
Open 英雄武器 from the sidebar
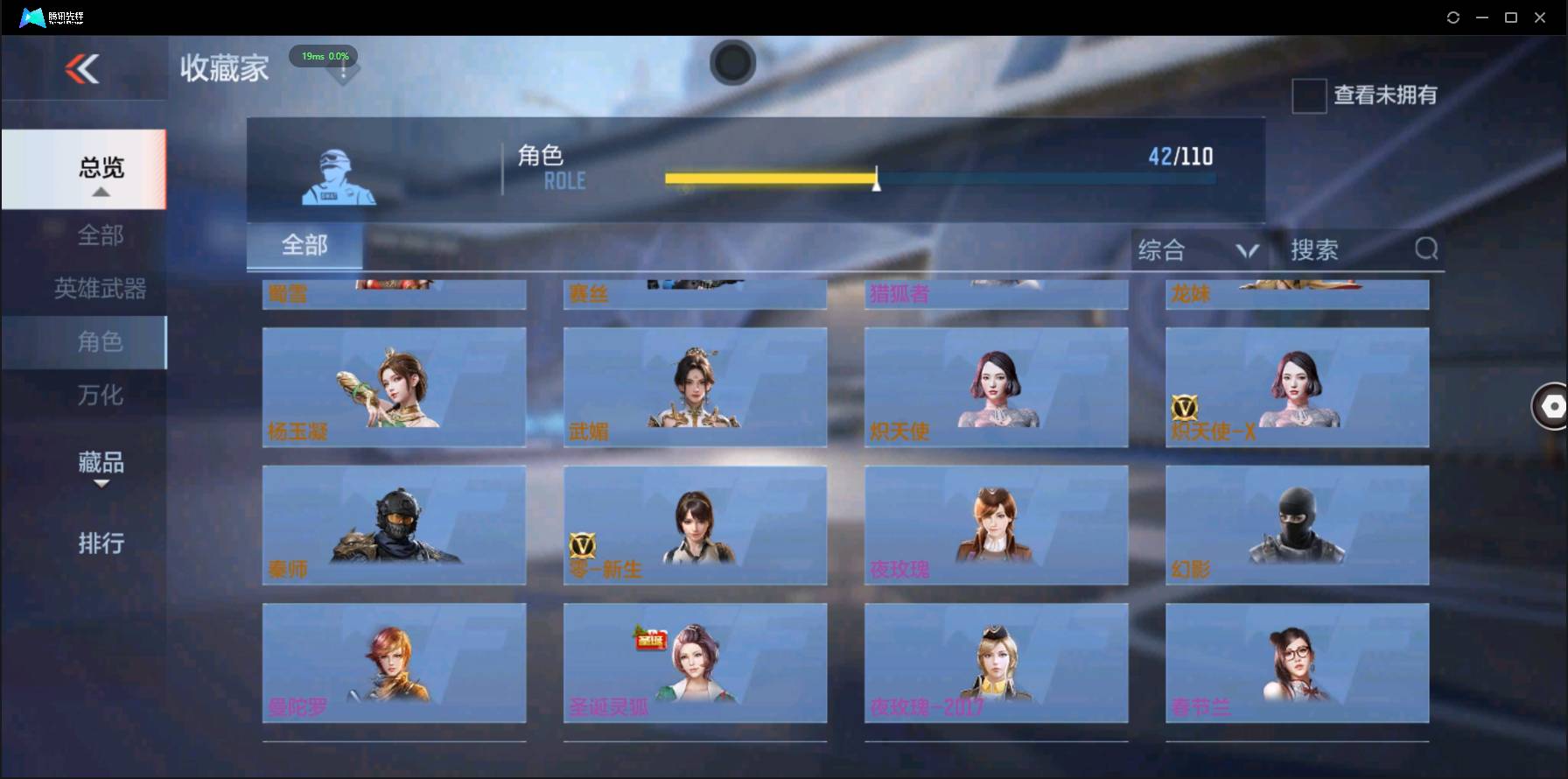pyautogui.click(x=100, y=288)
